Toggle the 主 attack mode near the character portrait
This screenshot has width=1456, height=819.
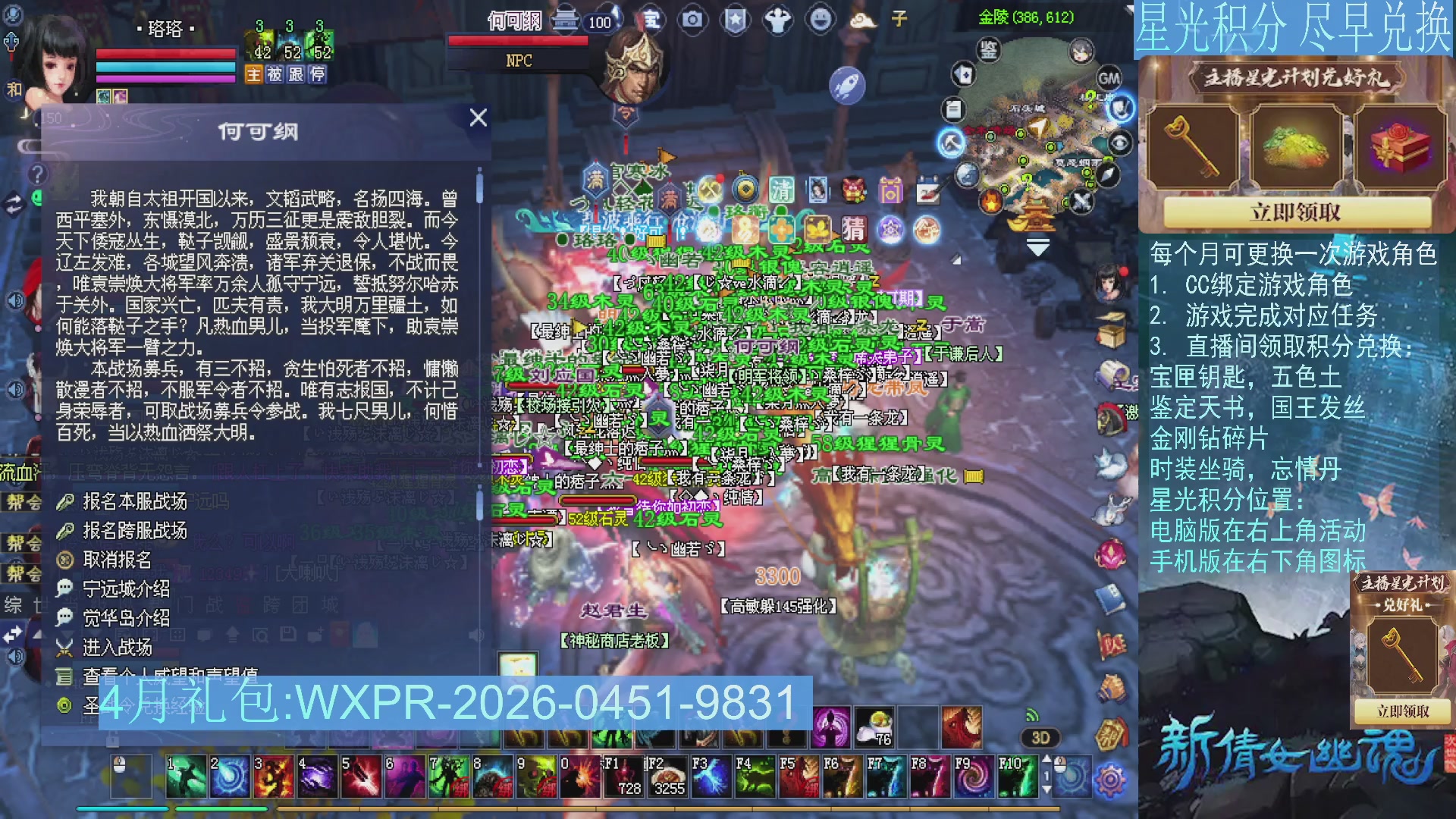pos(256,74)
